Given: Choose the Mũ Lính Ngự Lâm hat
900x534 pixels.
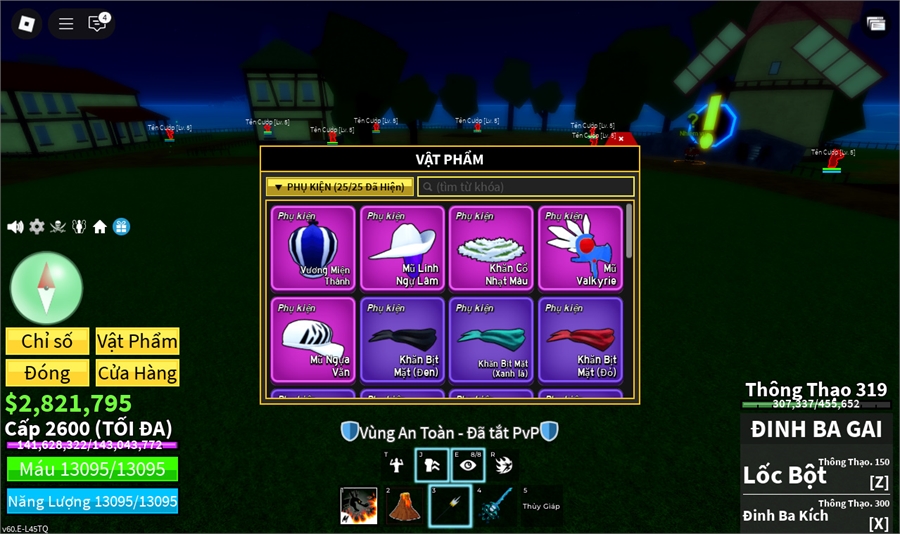Looking at the screenshot, I should [x=402, y=248].
